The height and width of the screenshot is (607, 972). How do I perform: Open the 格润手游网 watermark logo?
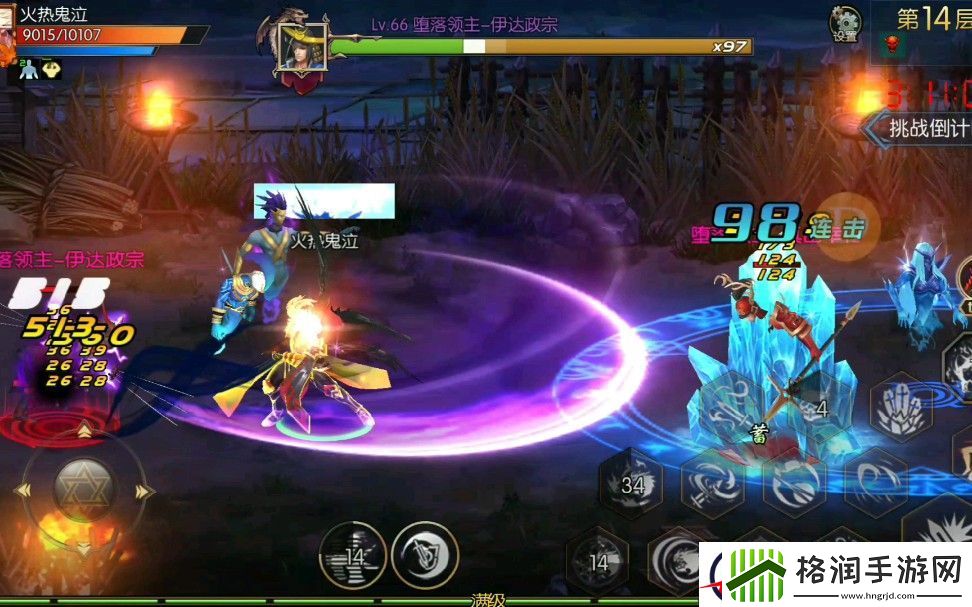(x=834, y=574)
